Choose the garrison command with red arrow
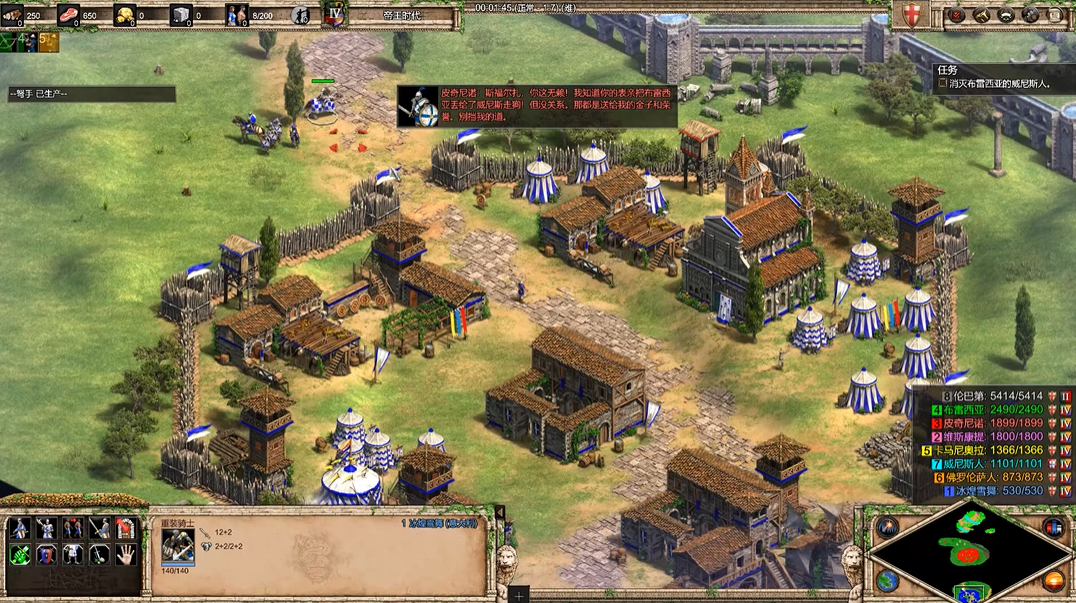Viewport: 1076px width, 603px height. [125, 528]
